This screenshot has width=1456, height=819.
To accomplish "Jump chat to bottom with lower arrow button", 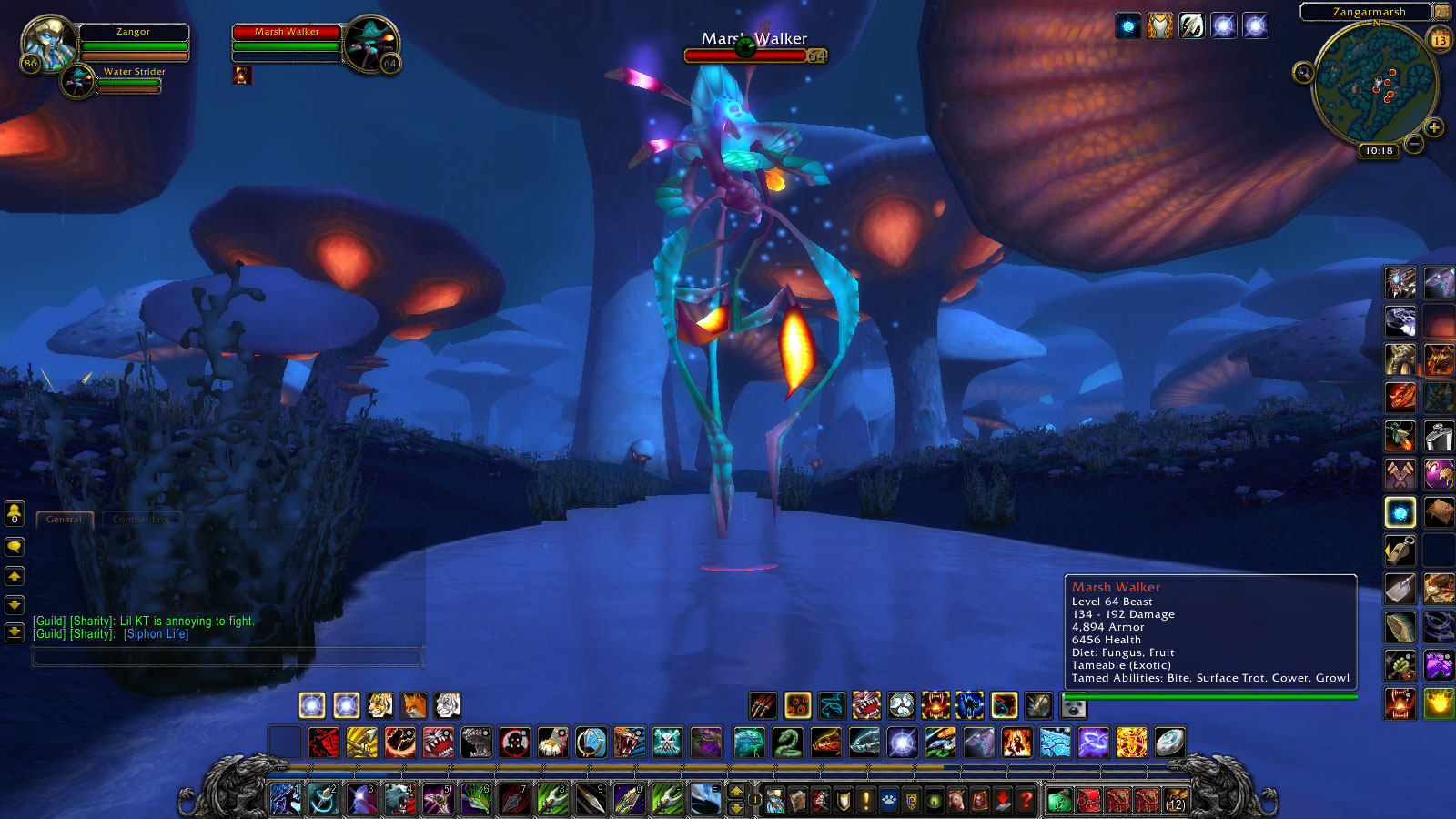I will click(x=15, y=632).
